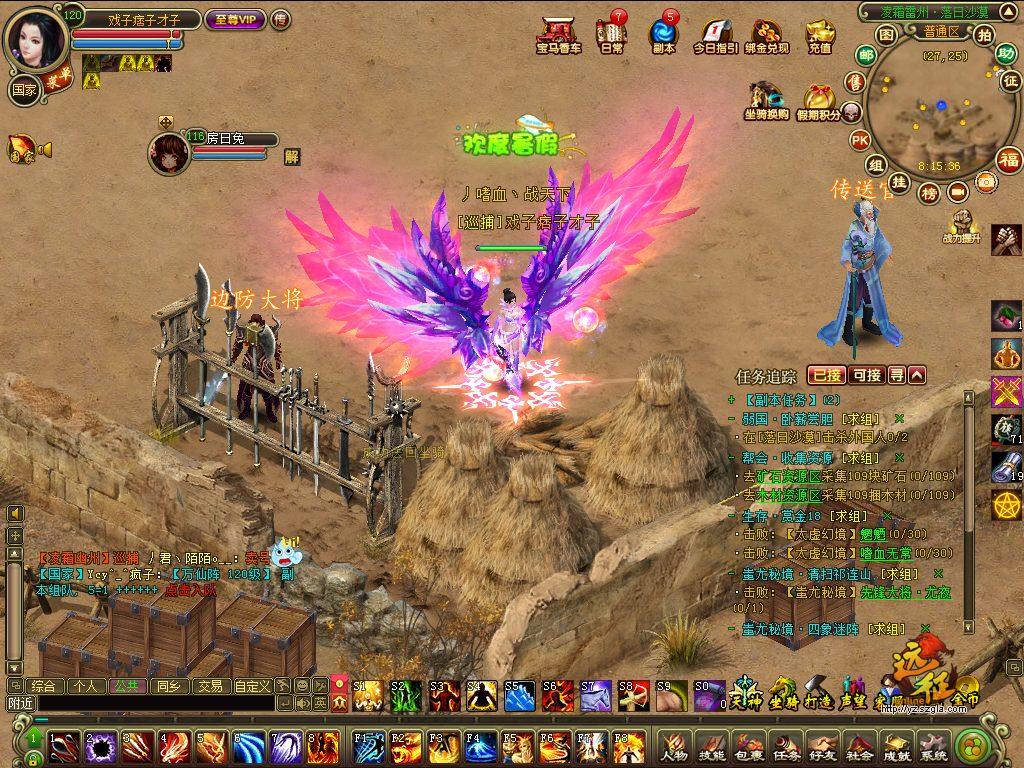The height and width of the screenshot is (768, 1024).
Task: Open the 人物 character panel
Action: click(x=673, y=745)
